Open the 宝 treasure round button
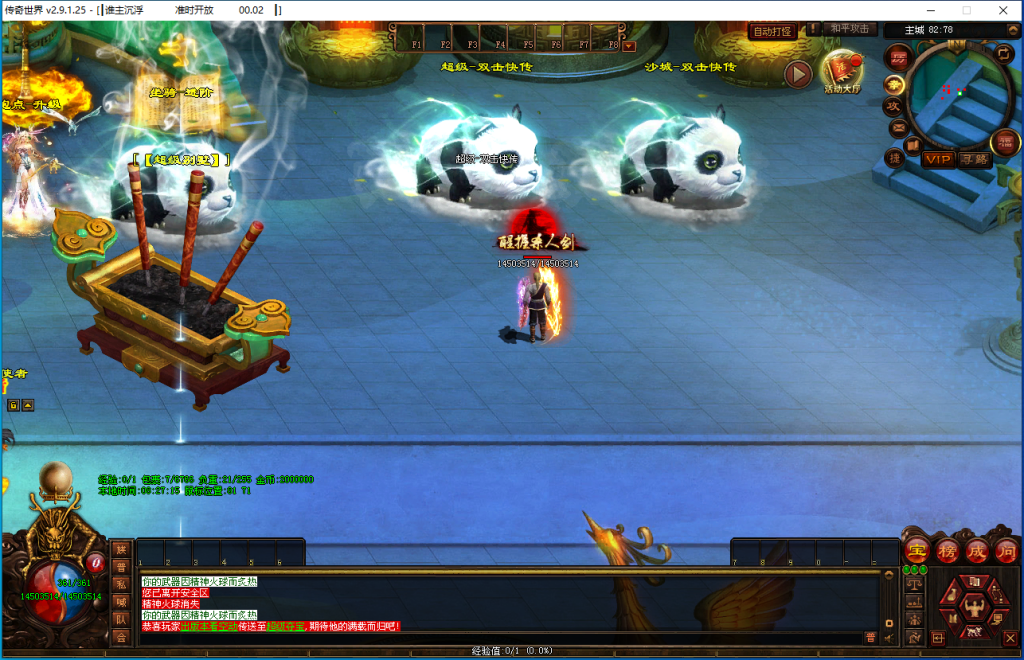The height and width of the screenshot is (660, 1024). pyautogui.click(x=916, y=550)
